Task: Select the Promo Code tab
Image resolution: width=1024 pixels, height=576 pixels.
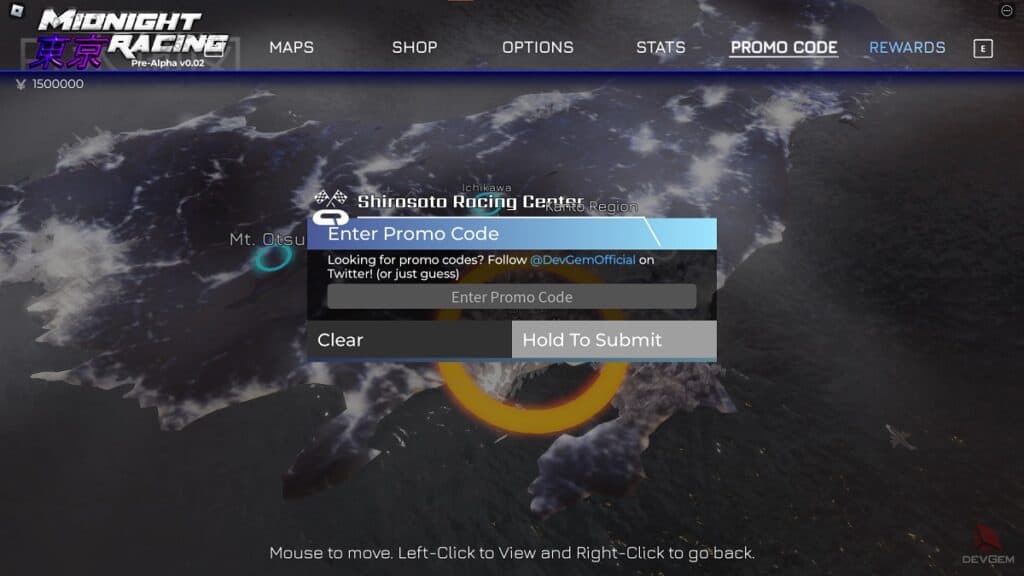Action: tap(783, 47)
